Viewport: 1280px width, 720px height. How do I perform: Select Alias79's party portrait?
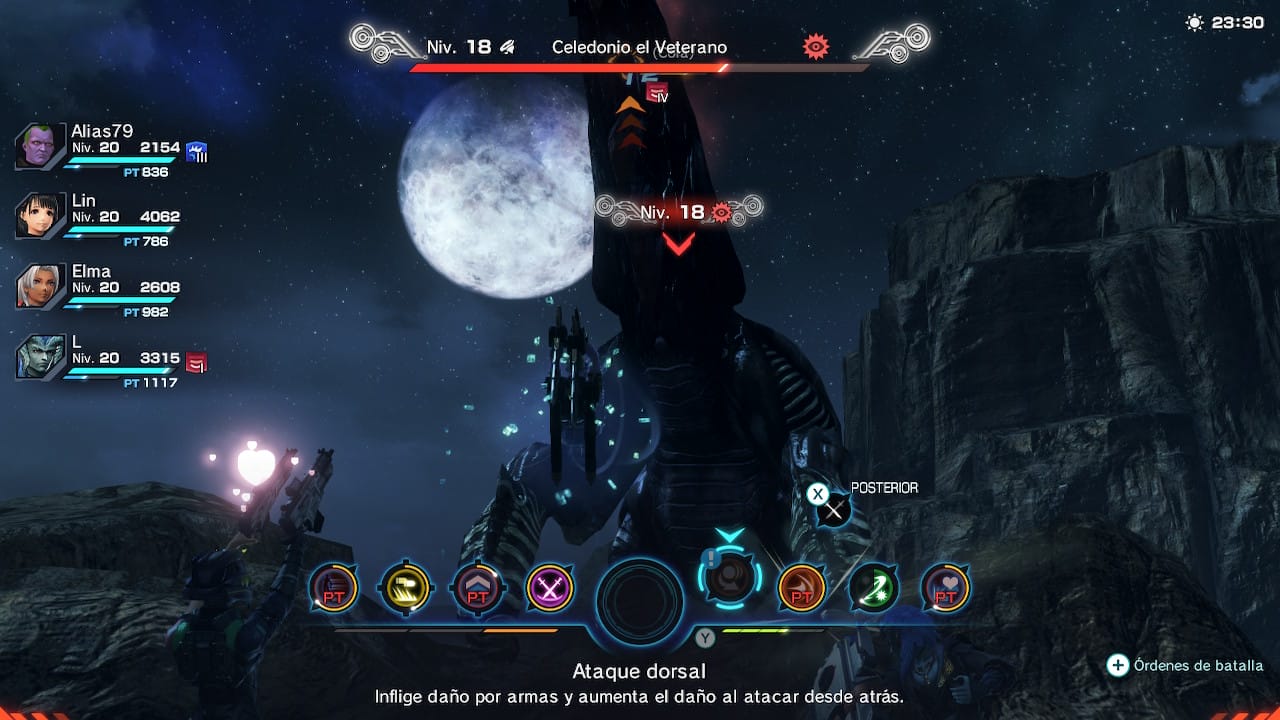[x=40, y=148]
